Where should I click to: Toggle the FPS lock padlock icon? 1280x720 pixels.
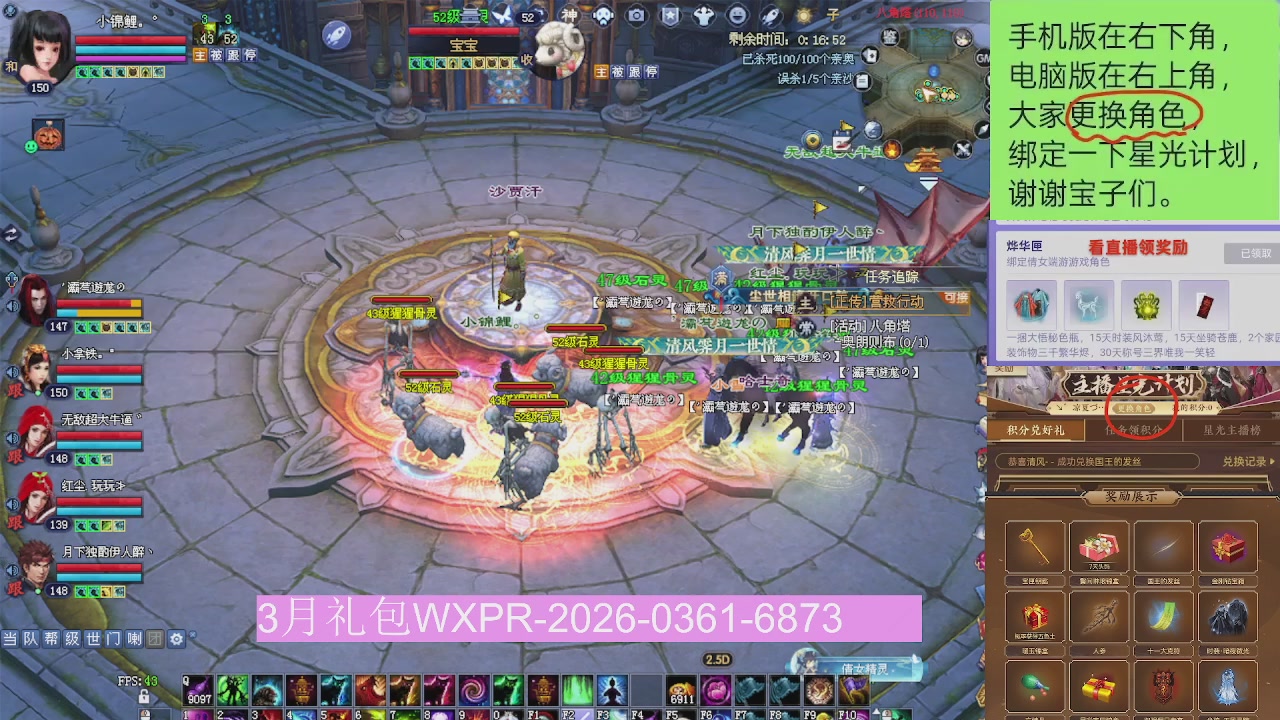point(144,698)
